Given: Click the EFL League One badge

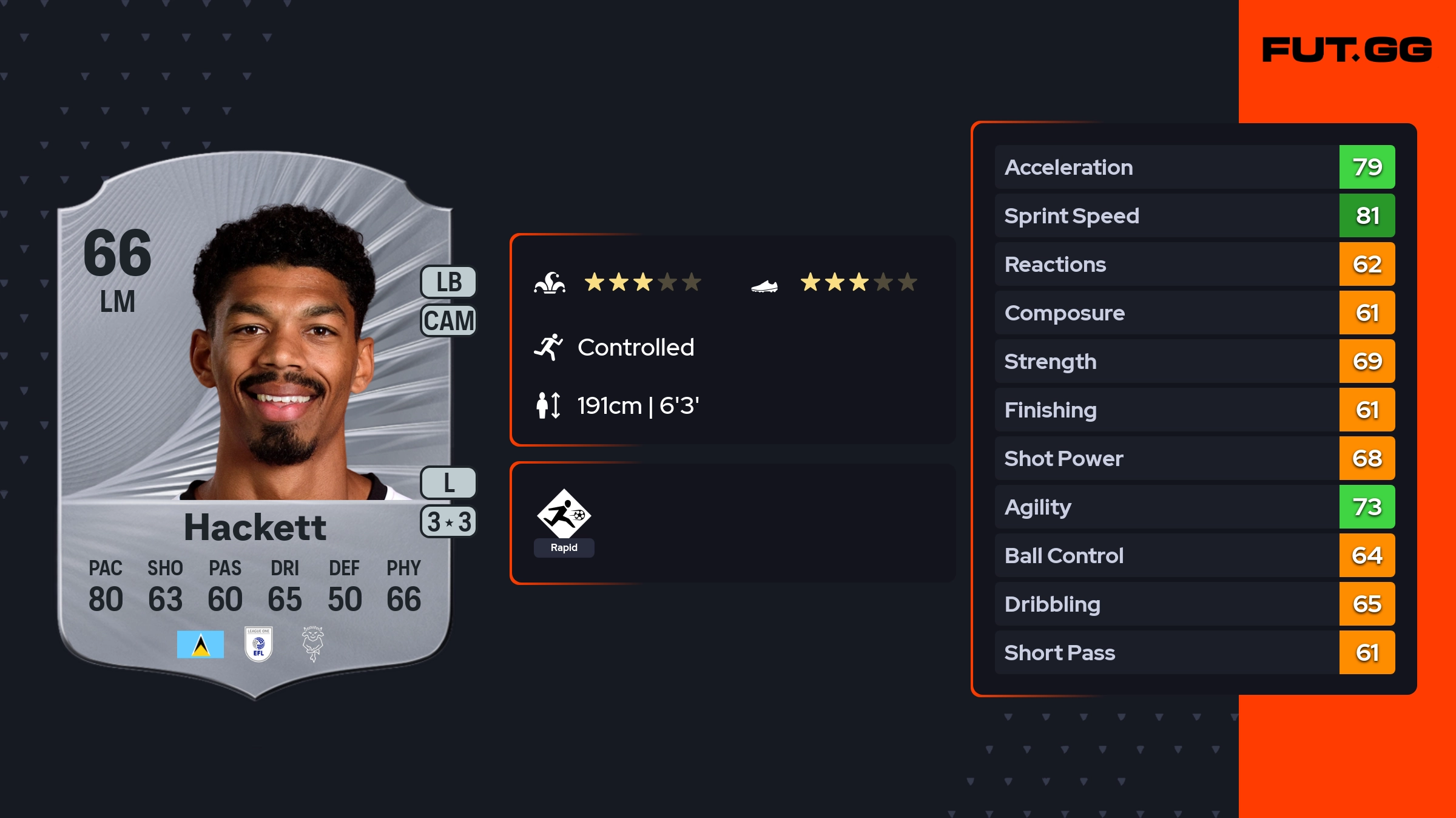Looking at the screenshot, I should click(258, 644).
